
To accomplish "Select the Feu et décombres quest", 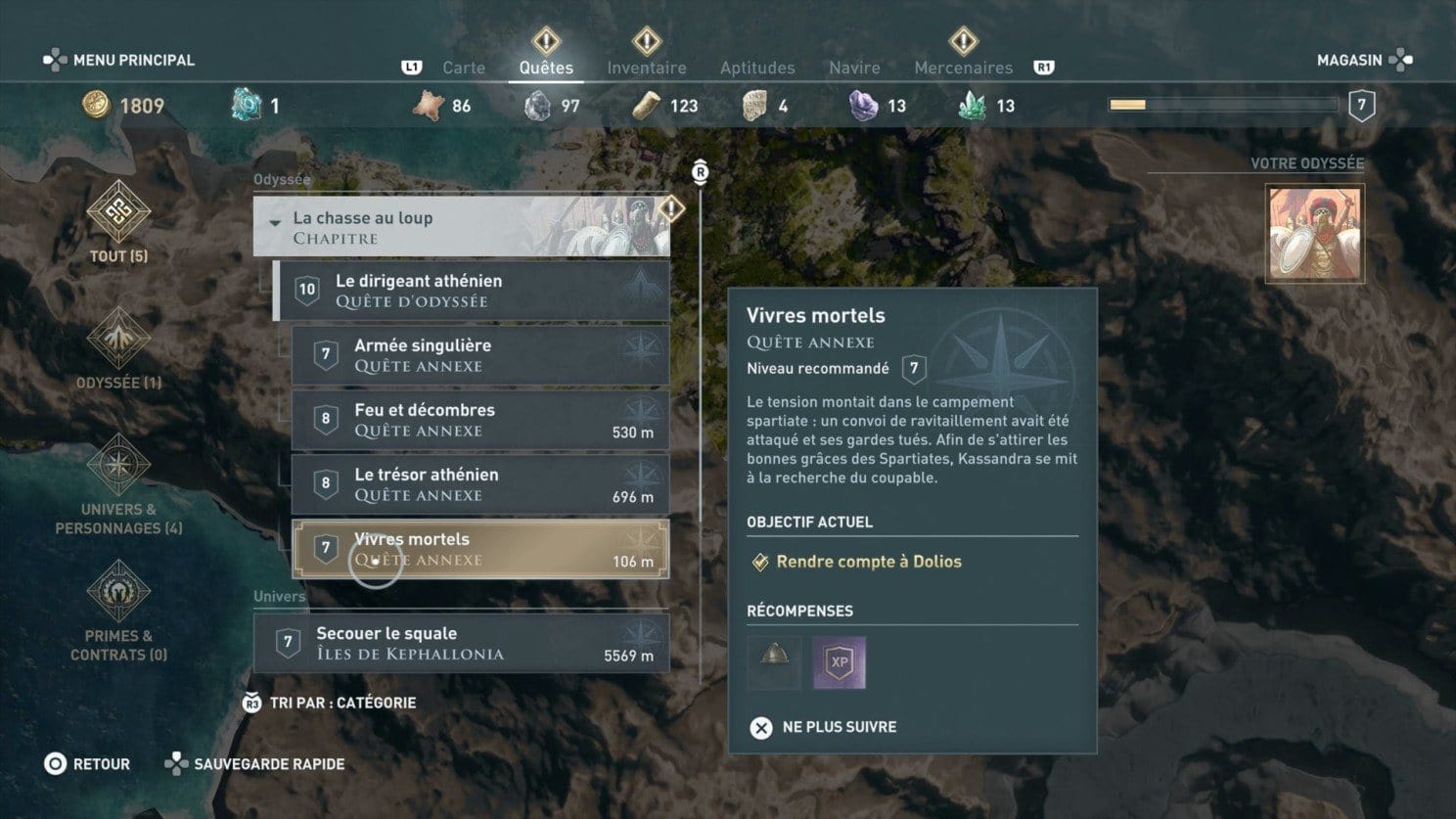I will [x=480, y=420].
